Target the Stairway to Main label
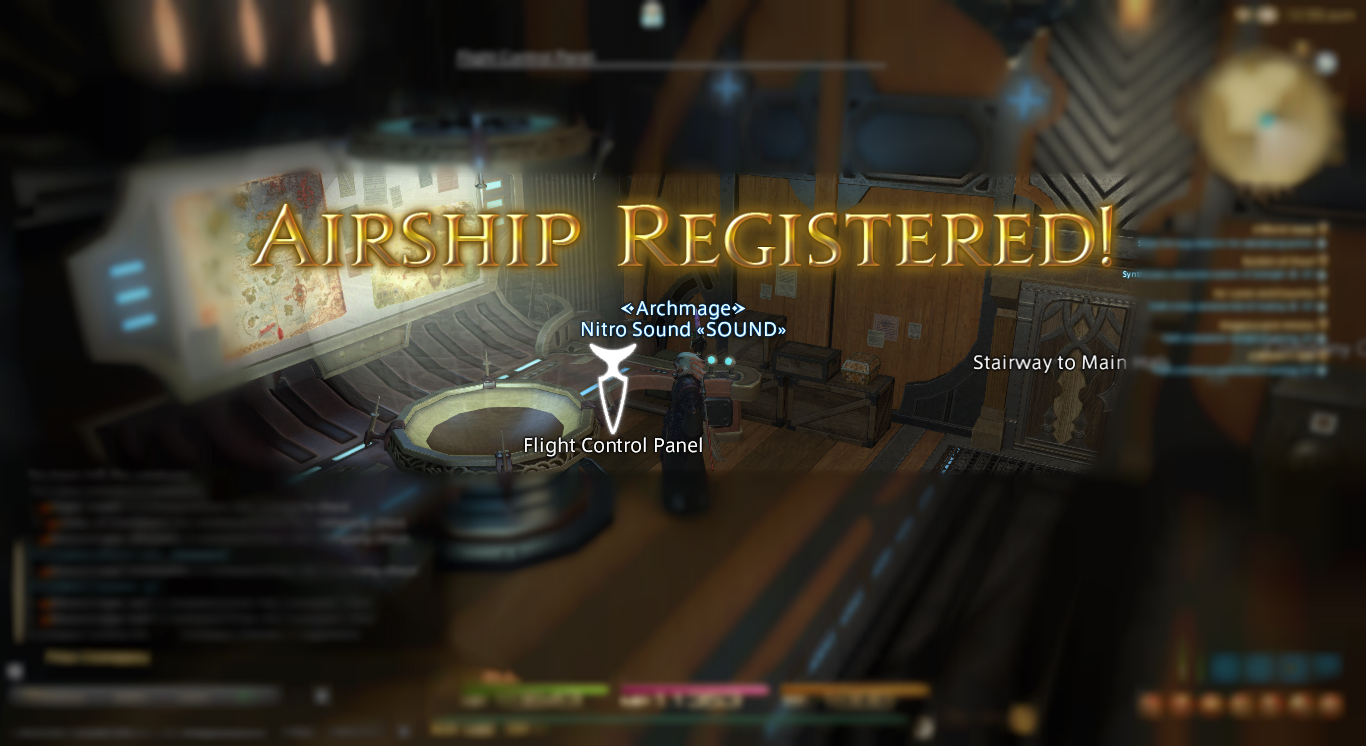Viewport: 1366px width, 746px height. [x=1049, y=363]
